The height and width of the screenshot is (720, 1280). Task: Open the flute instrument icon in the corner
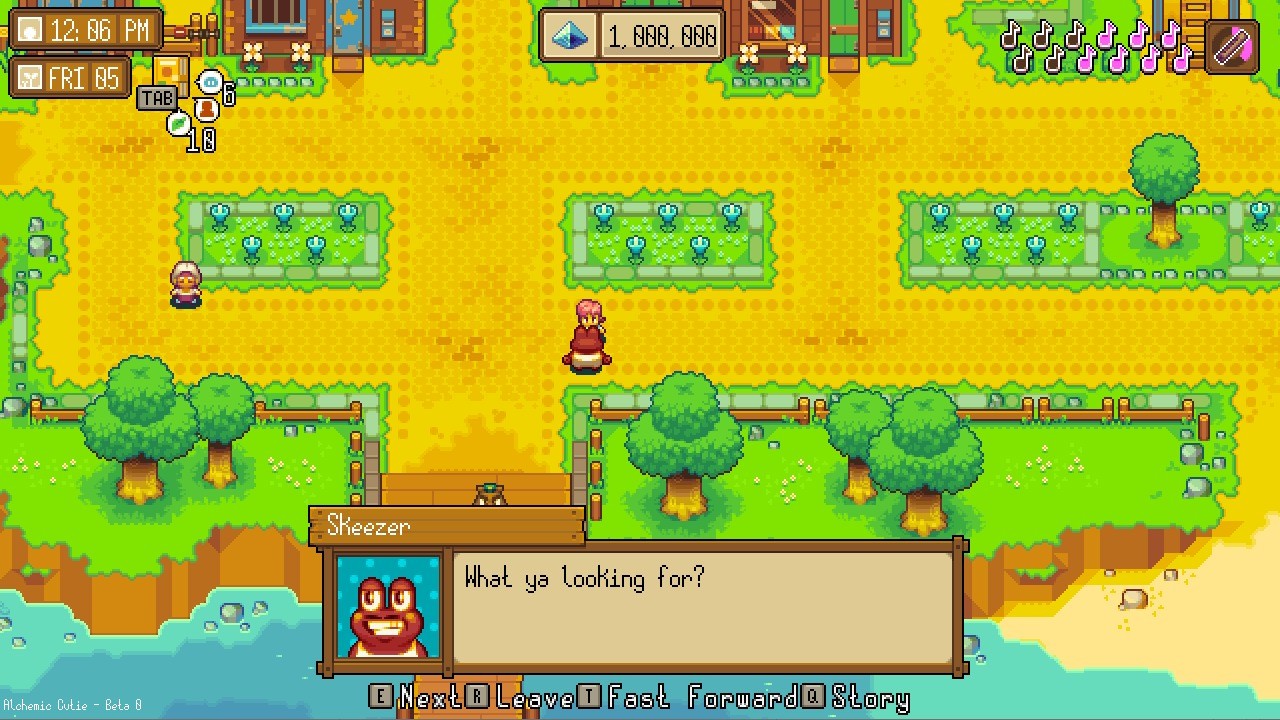[x=1230, y=45]
